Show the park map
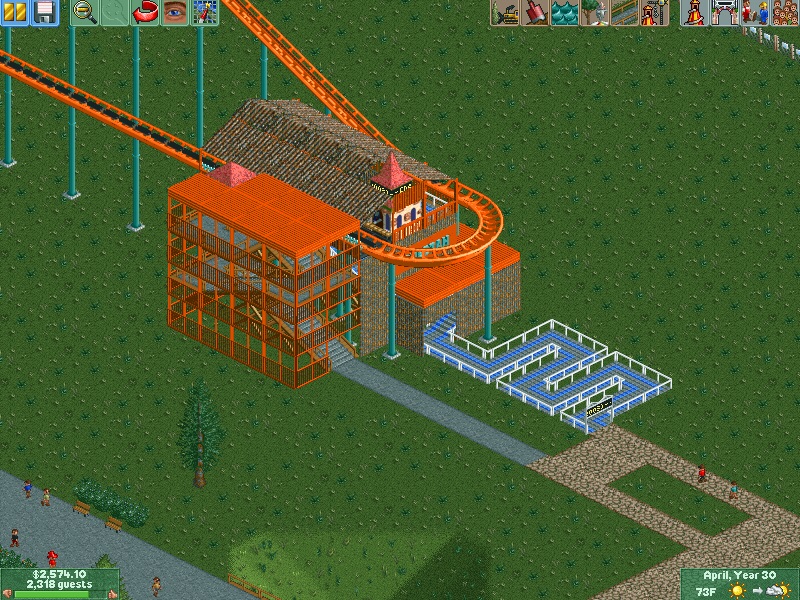Image resolution: width=800 pixels, height=600 pixels. pyautogui.click(x=206, y=13)
